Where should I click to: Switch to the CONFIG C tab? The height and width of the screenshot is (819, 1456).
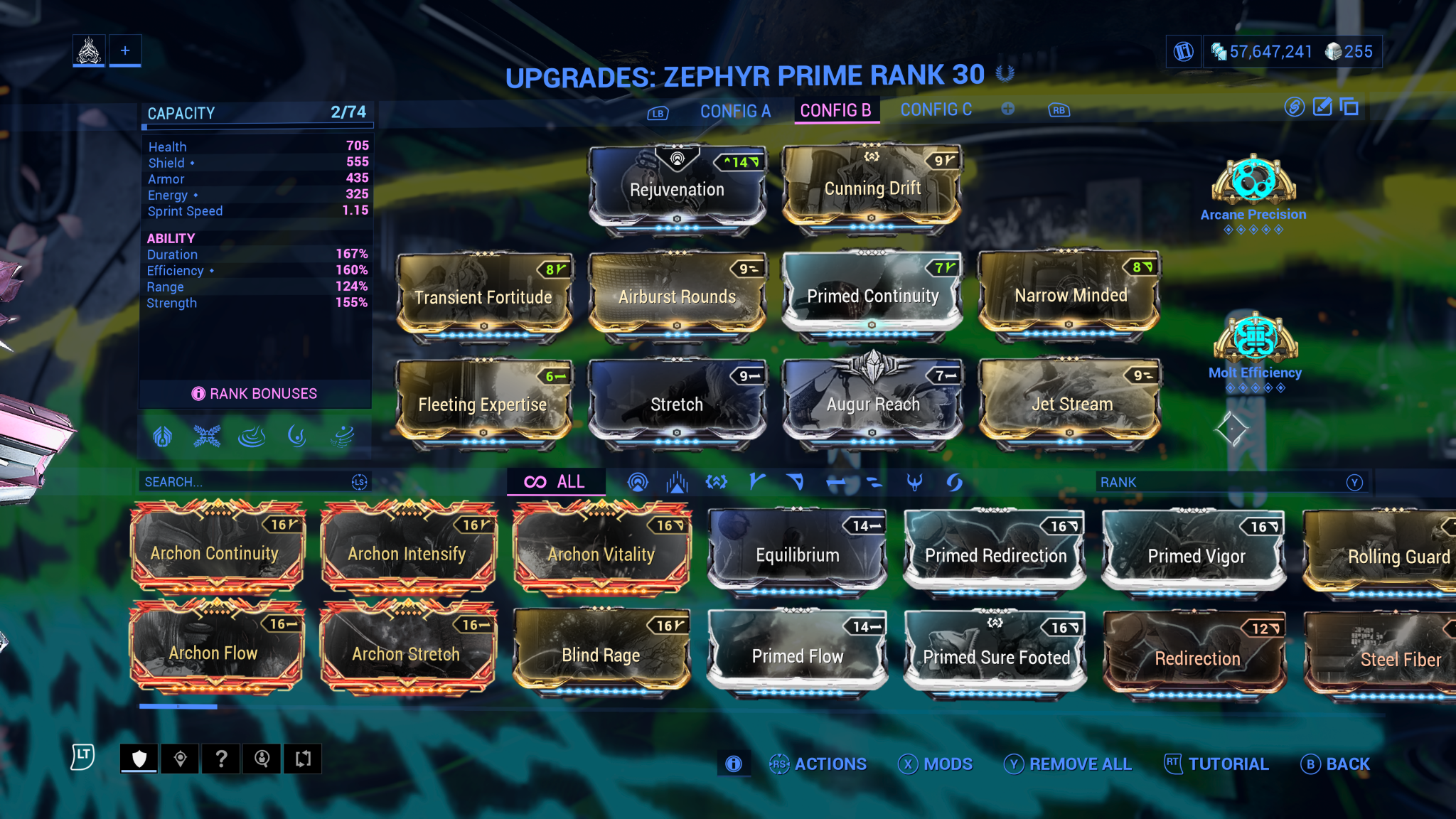(x=936, y=109)
